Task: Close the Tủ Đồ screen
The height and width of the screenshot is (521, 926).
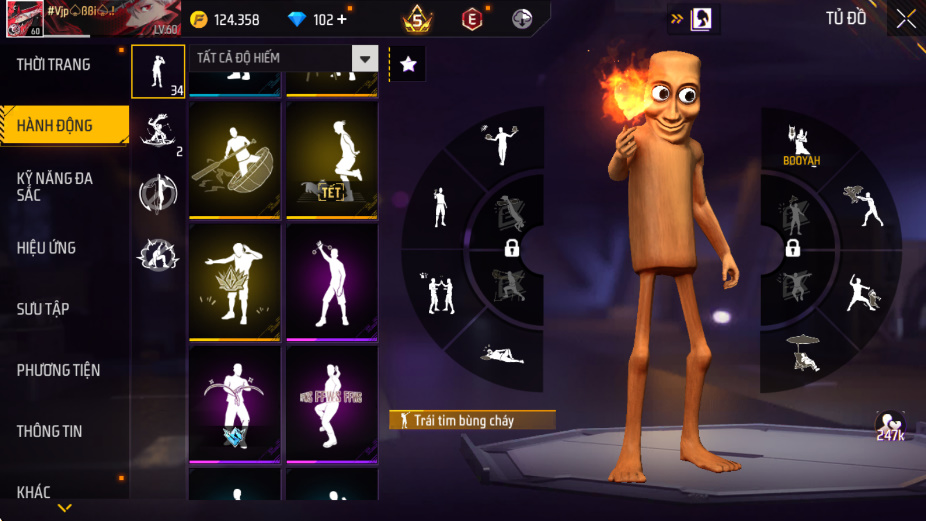Action: tap(905, 18)
